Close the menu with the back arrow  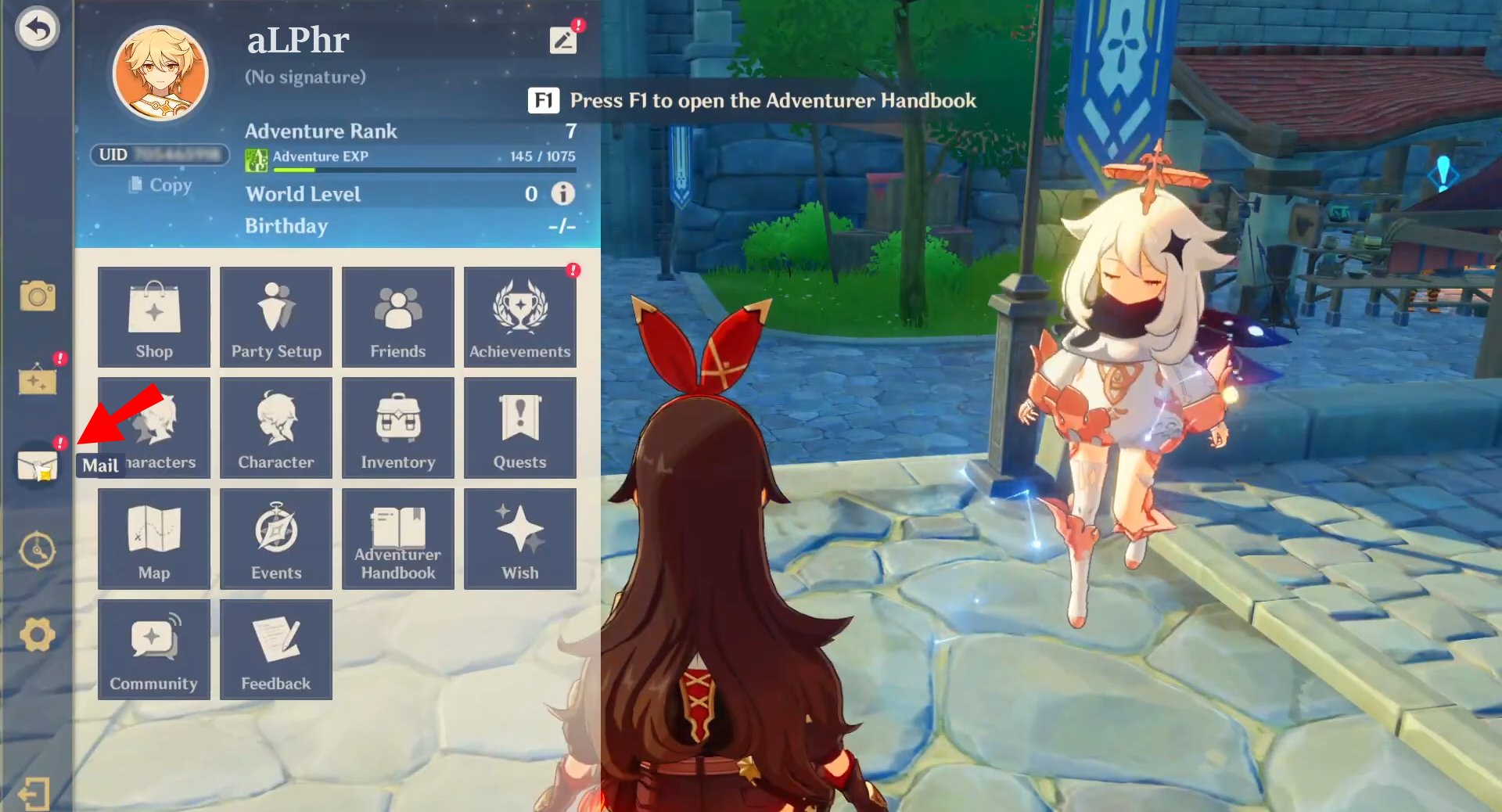click(x=37, y=30)
